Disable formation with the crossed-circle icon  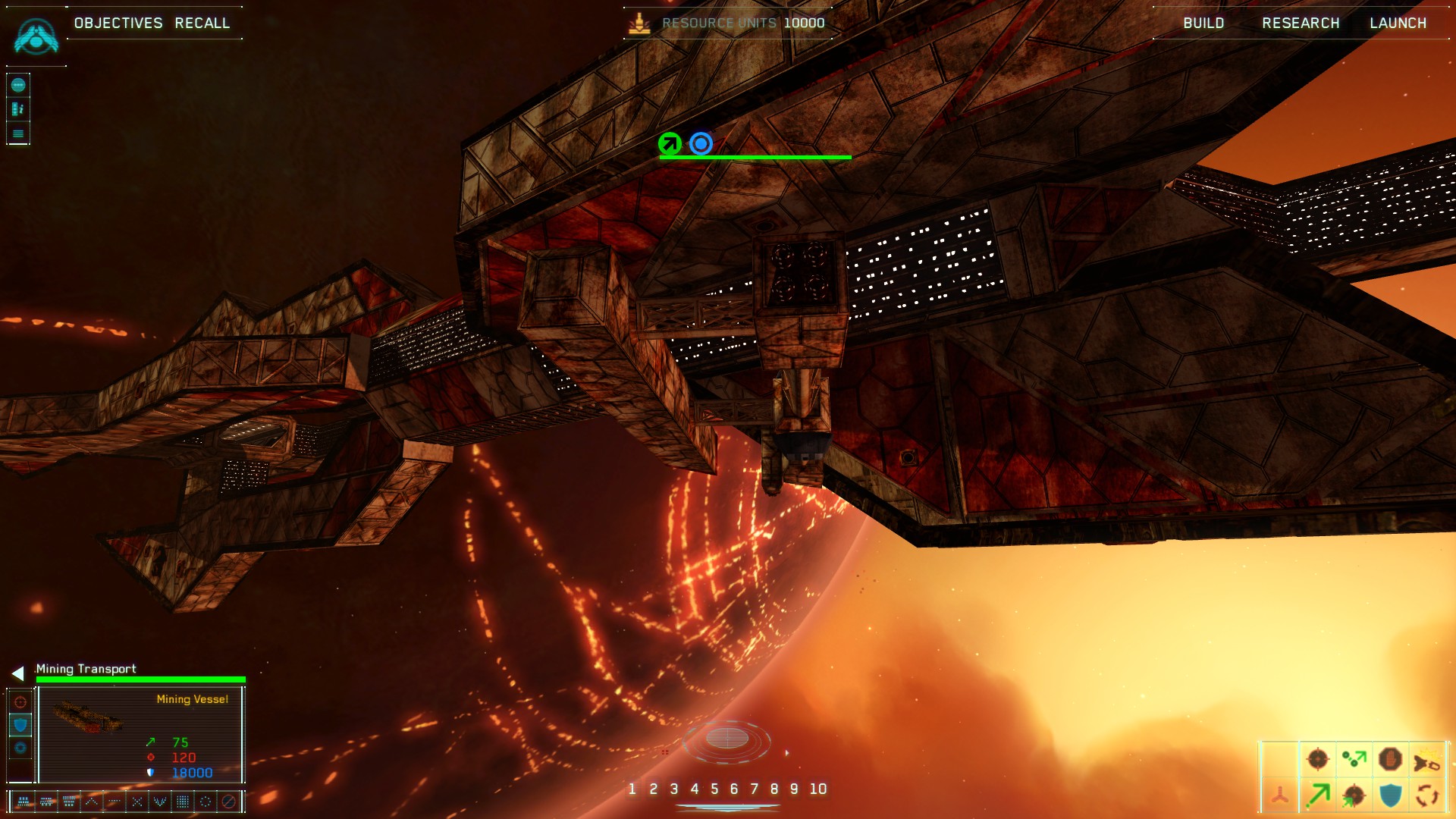[228, 801]
